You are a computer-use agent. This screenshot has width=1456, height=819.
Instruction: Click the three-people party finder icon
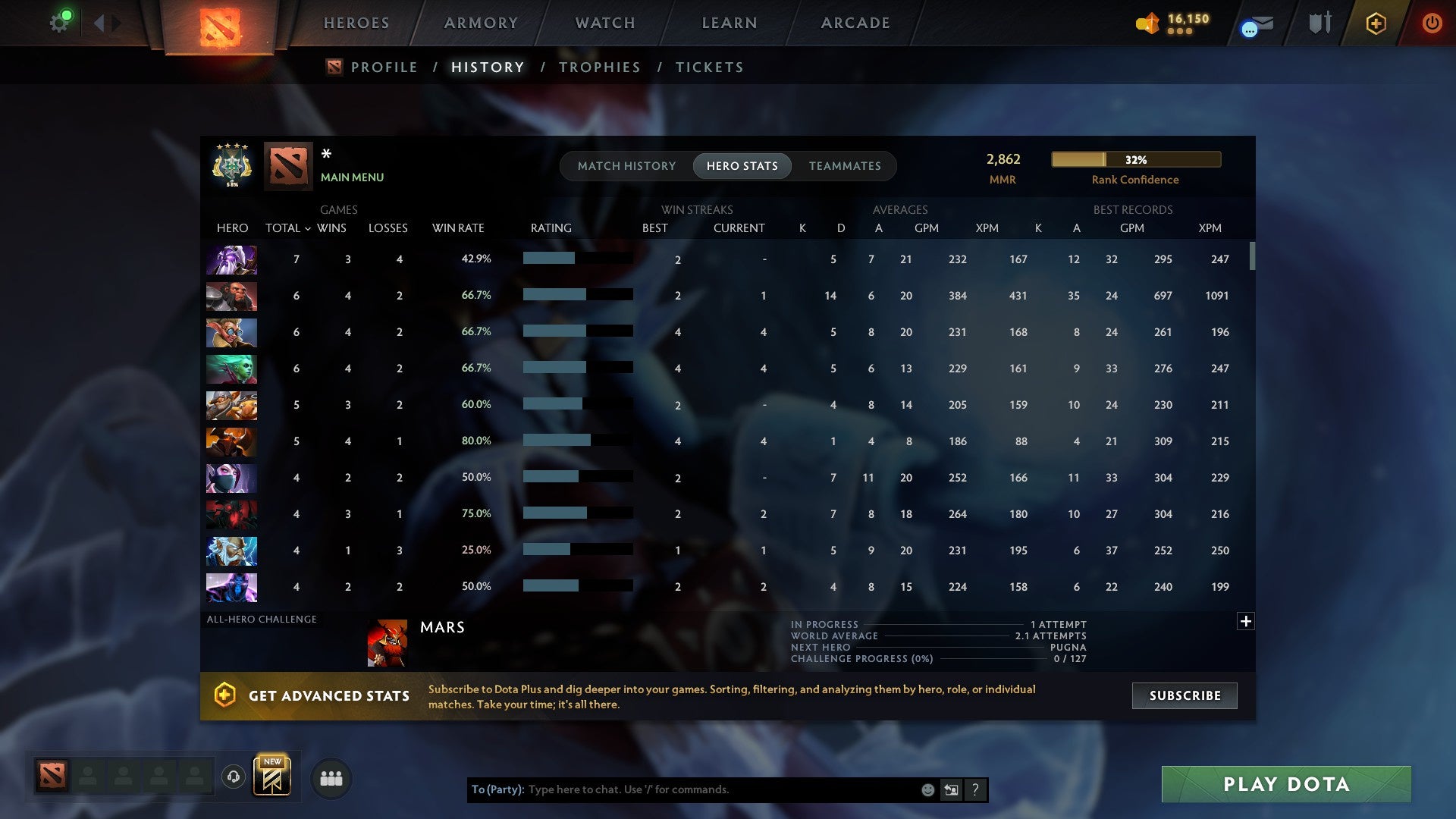click(331, 777)
